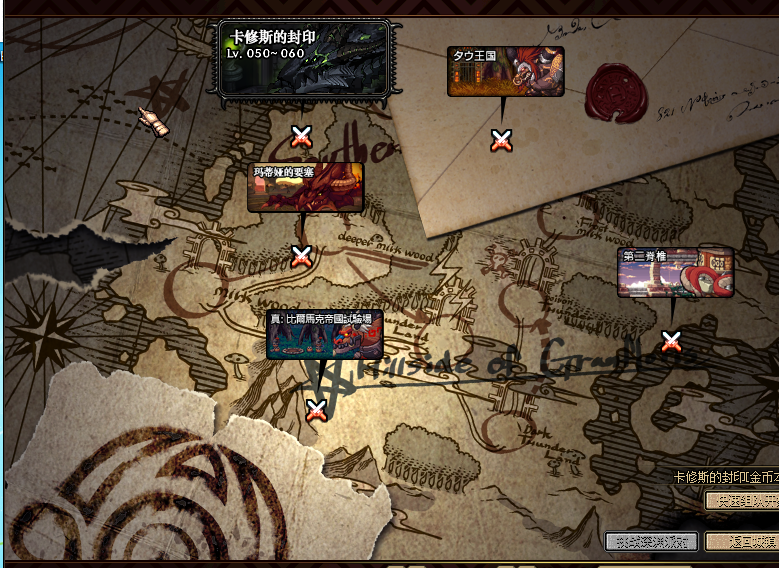Click the 挑战深渊派对 abyss party button

pos(651,541)
